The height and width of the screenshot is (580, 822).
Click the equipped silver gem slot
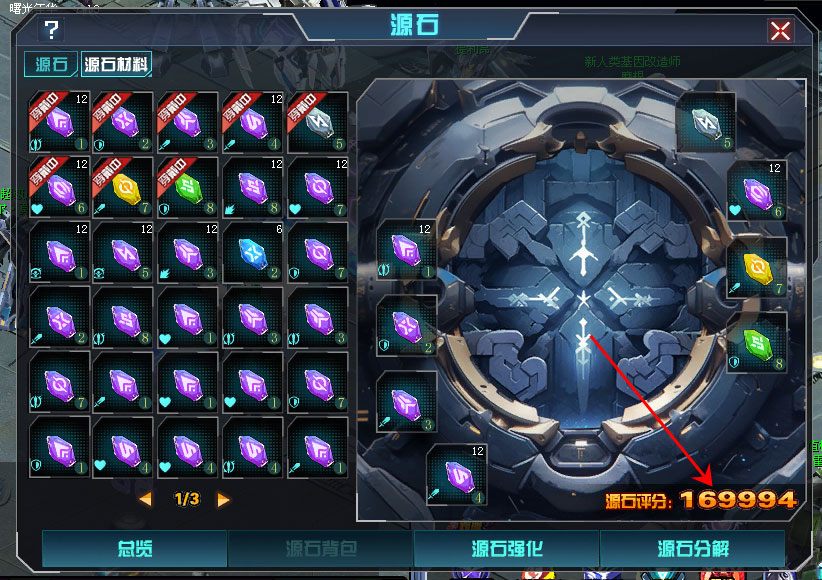click(706, 122)
